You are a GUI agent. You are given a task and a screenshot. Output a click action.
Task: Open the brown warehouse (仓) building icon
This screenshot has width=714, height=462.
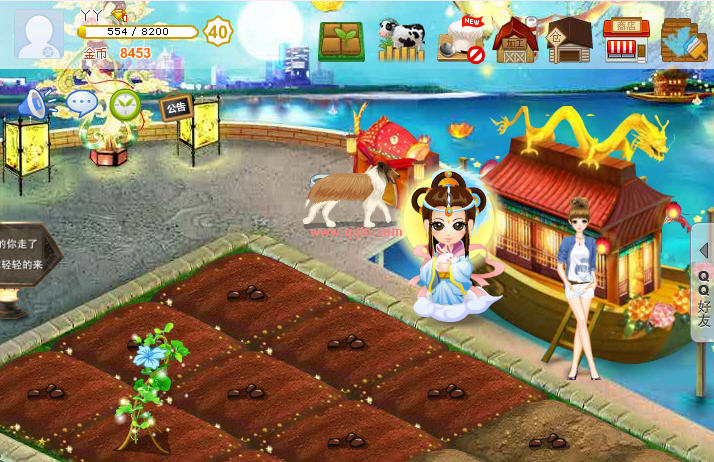(570, 40)
